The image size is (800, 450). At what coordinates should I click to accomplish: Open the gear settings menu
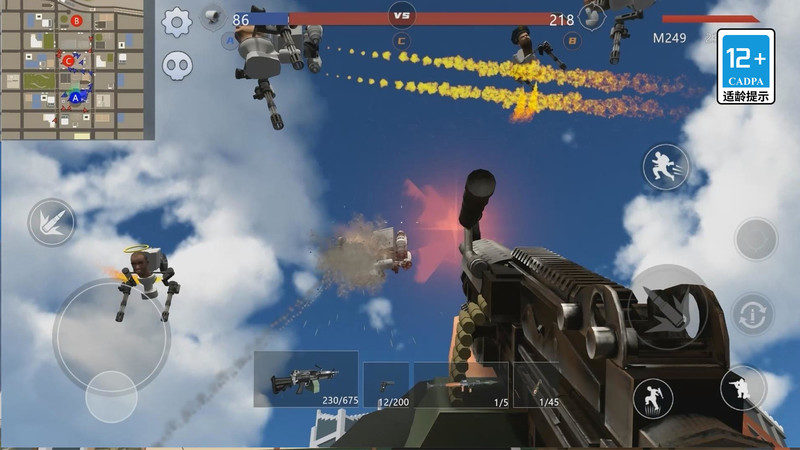point(177,21)
